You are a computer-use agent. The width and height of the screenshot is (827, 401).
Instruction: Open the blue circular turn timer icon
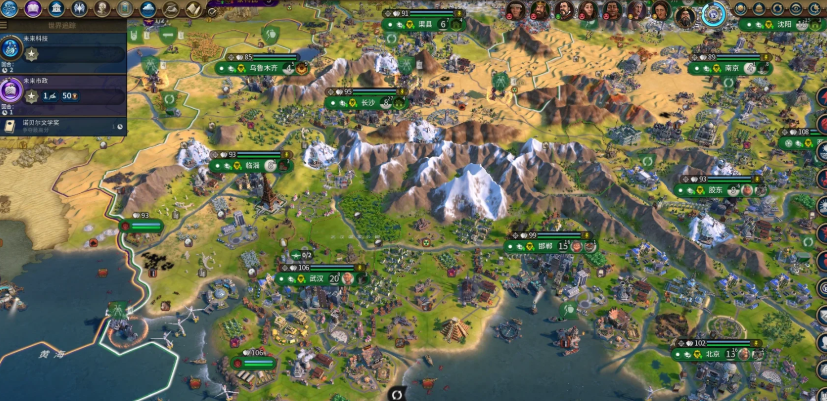[x=713, y=14]
